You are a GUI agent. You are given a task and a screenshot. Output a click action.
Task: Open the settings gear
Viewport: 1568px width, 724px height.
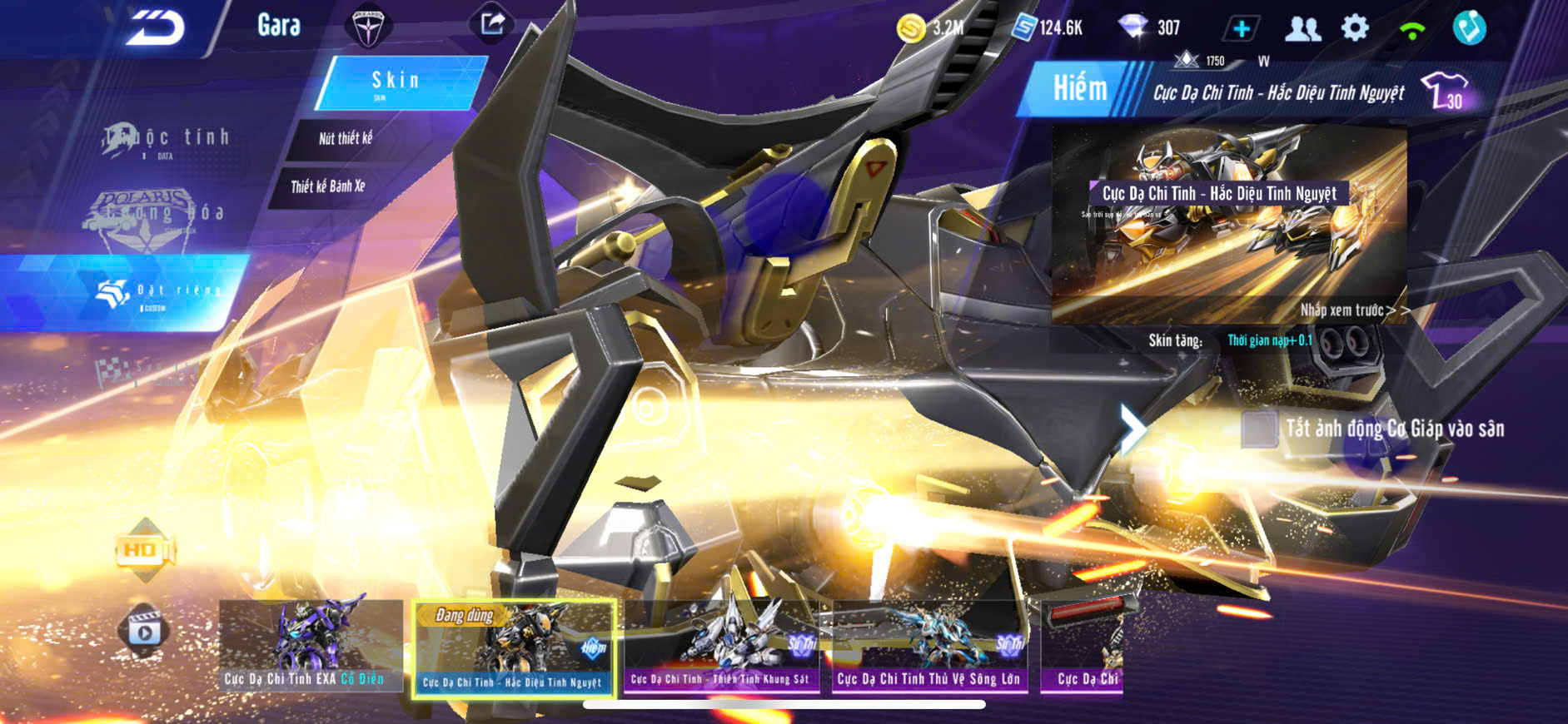click(1355, 28)
